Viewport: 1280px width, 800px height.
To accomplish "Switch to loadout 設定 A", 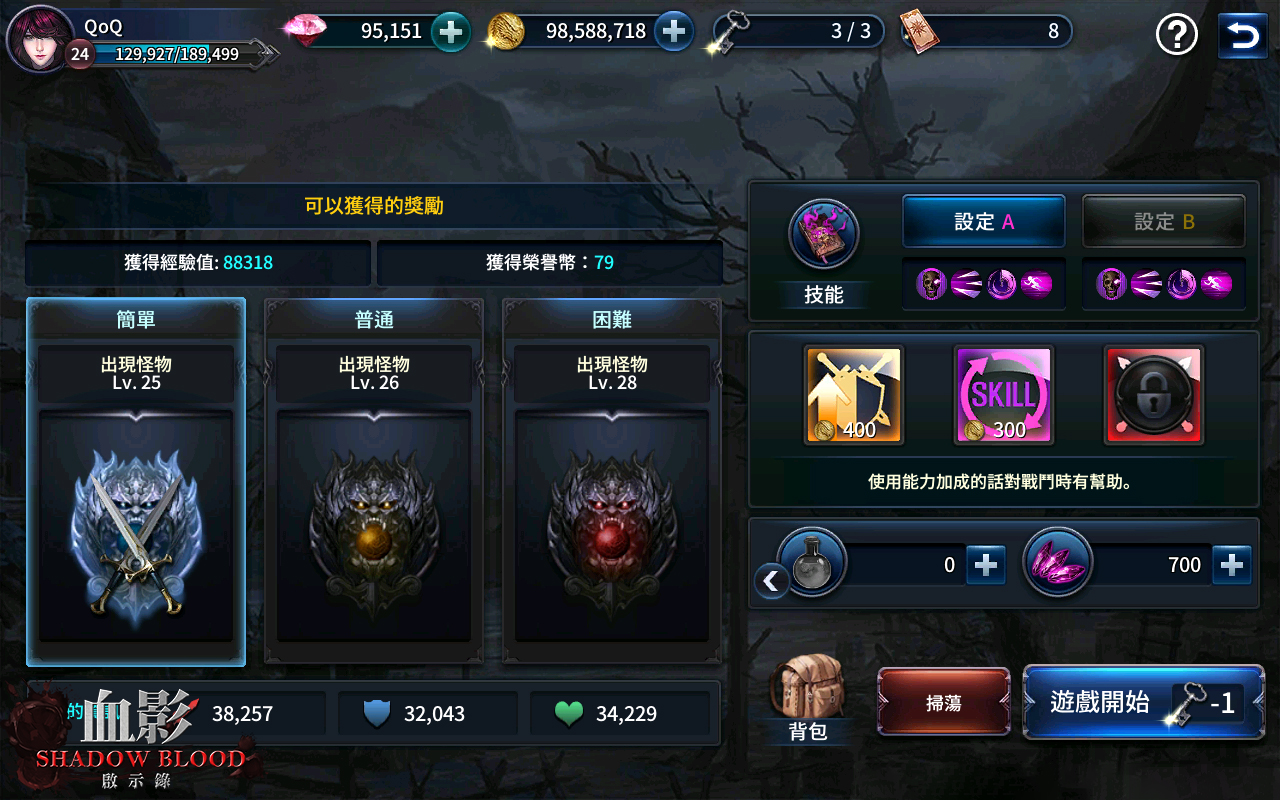I will coord(983,221).
